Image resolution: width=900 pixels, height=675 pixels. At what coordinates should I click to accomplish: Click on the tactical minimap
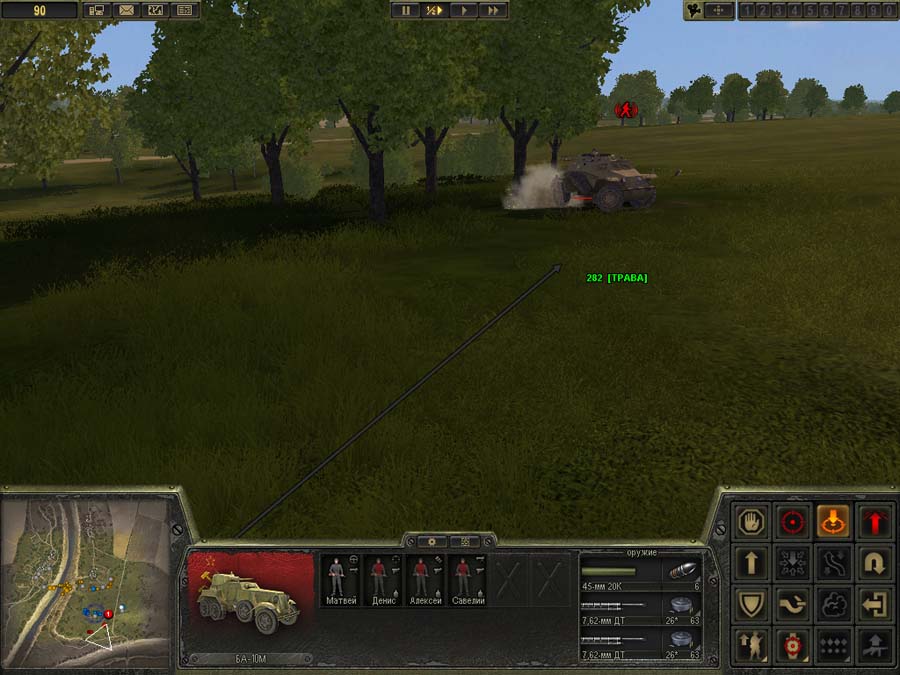pyautogui.click(x=84, y=582)
